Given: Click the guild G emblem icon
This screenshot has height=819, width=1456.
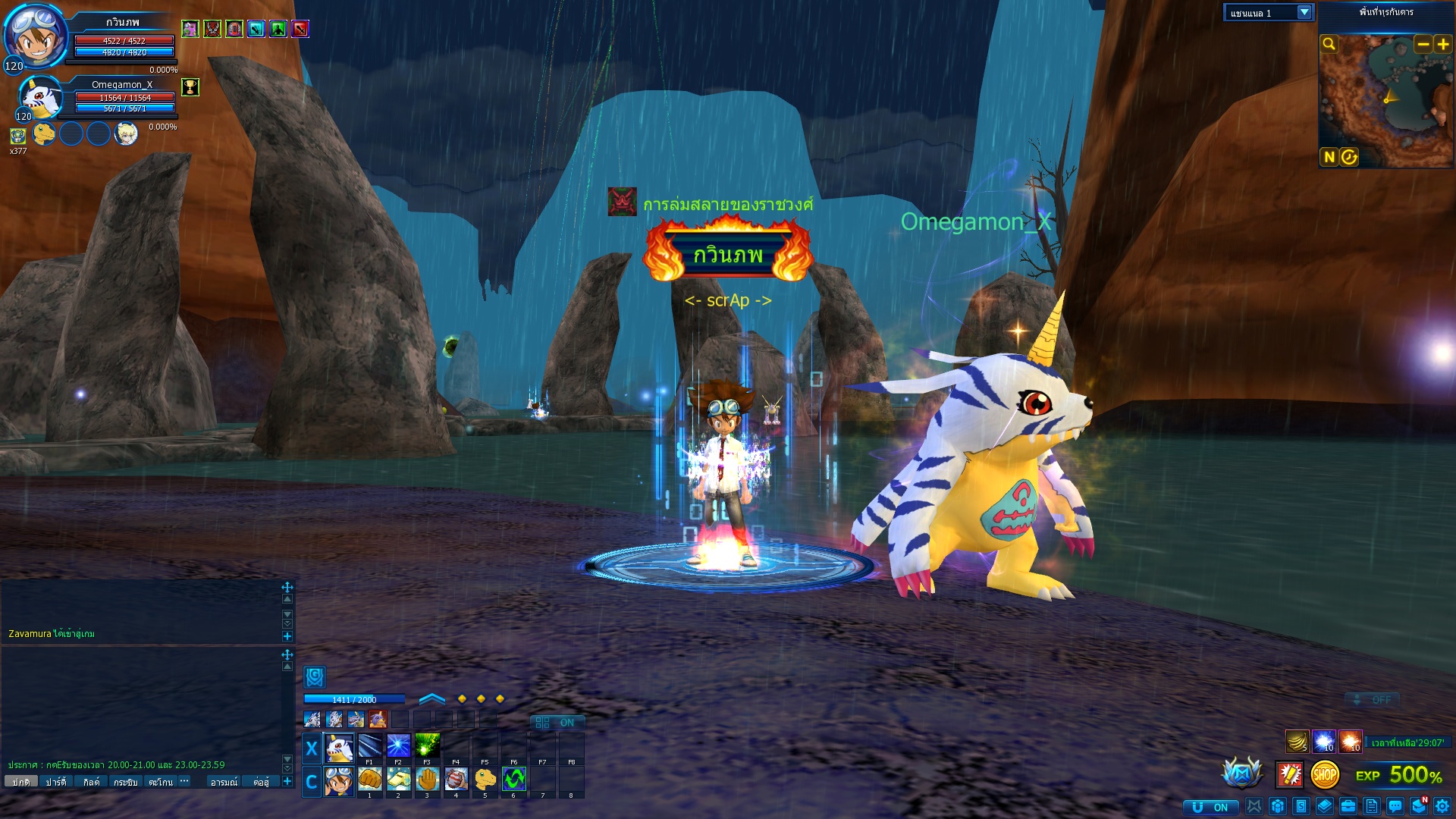Looking at the screenshot, I should point(315,676).
